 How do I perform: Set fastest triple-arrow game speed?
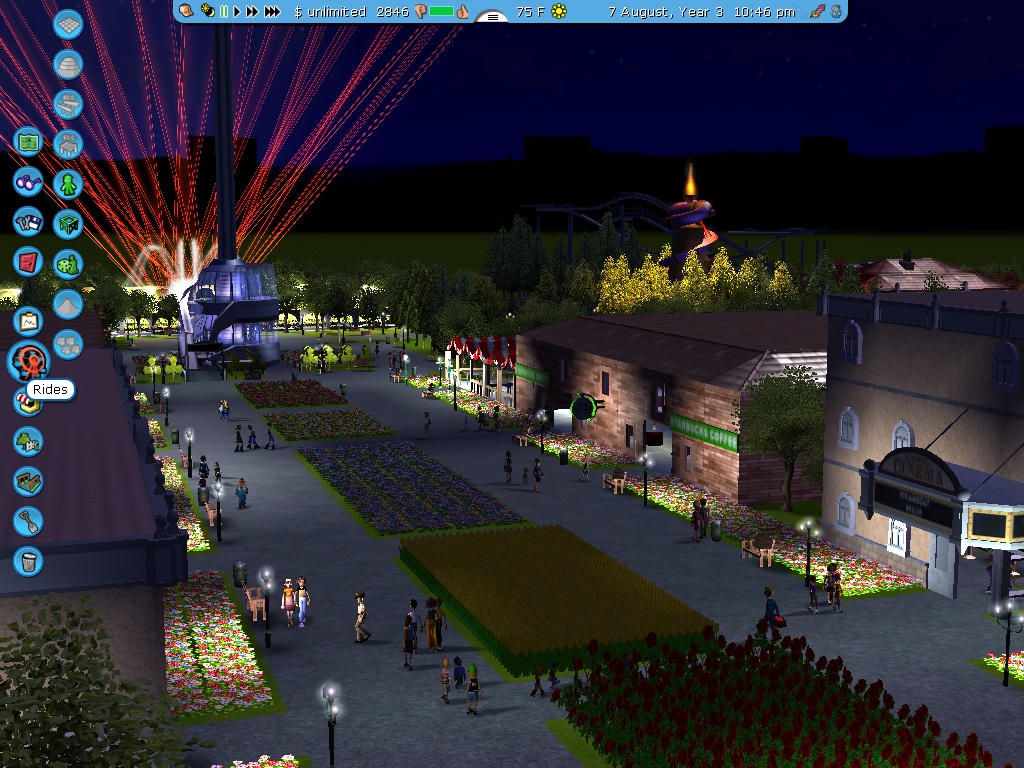(x=272, y=12)
